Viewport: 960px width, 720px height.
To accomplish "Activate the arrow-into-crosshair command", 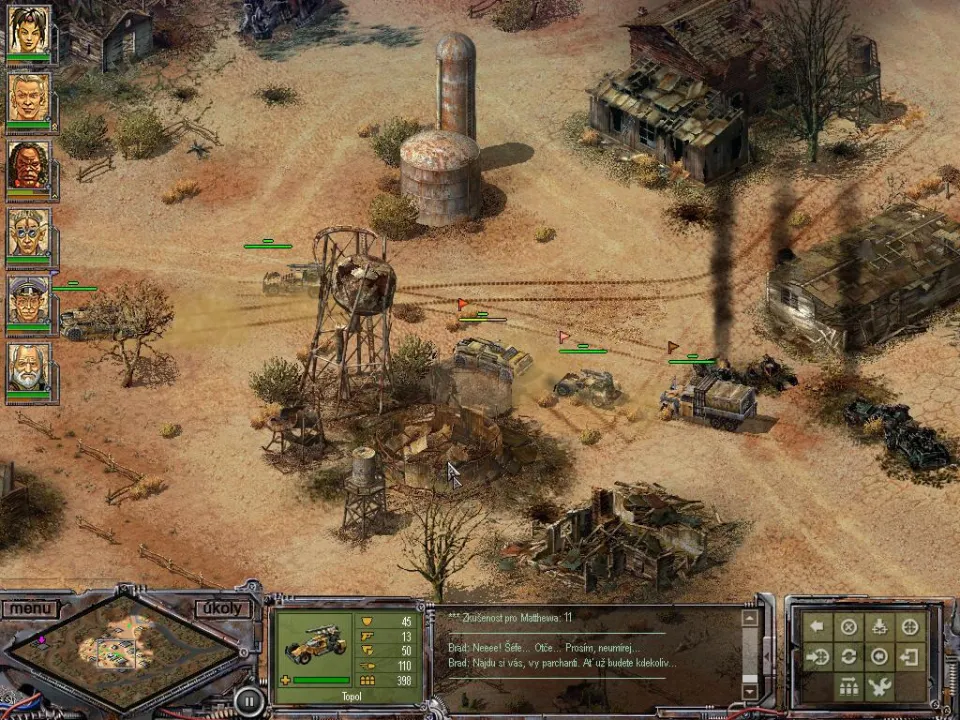I will coord(818,657).
